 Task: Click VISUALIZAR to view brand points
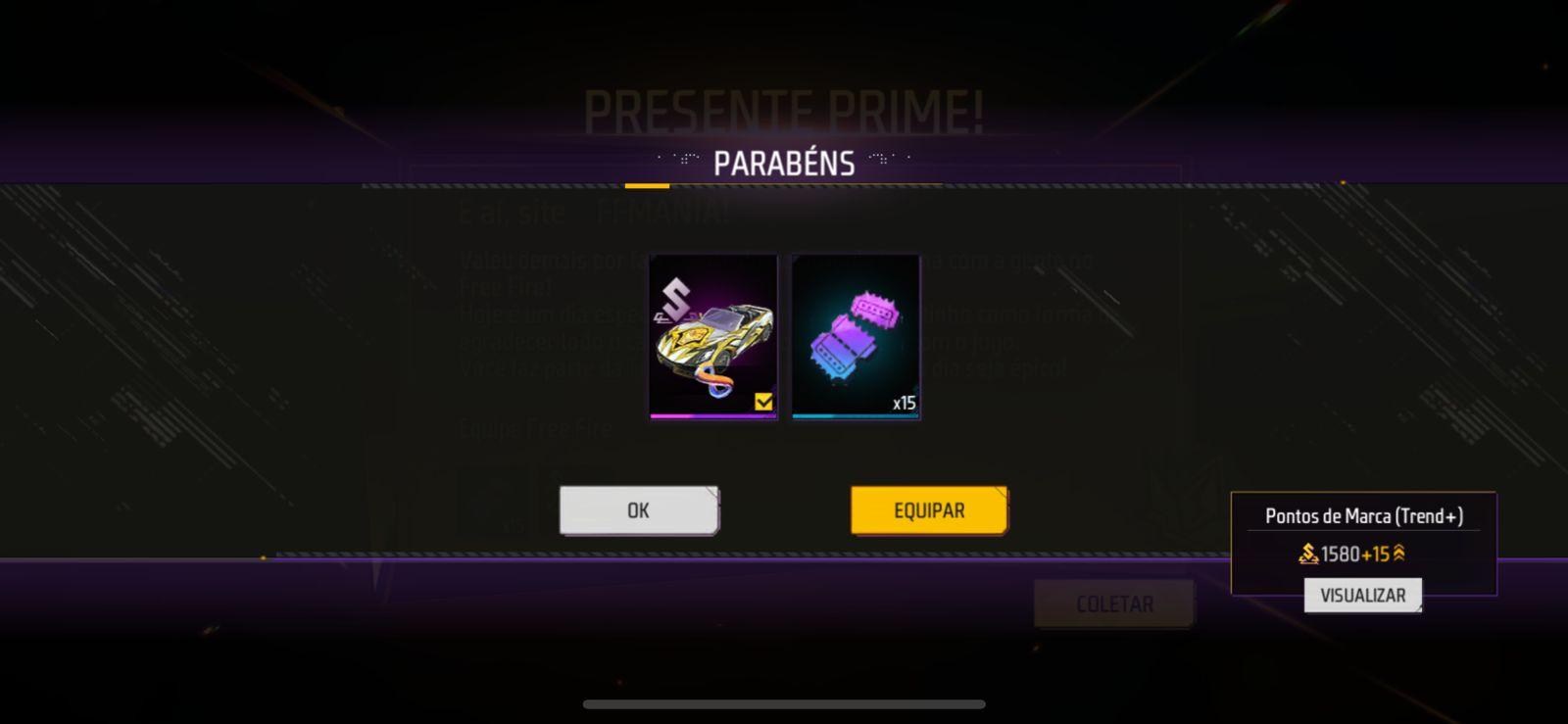(x=1362, y=595)
